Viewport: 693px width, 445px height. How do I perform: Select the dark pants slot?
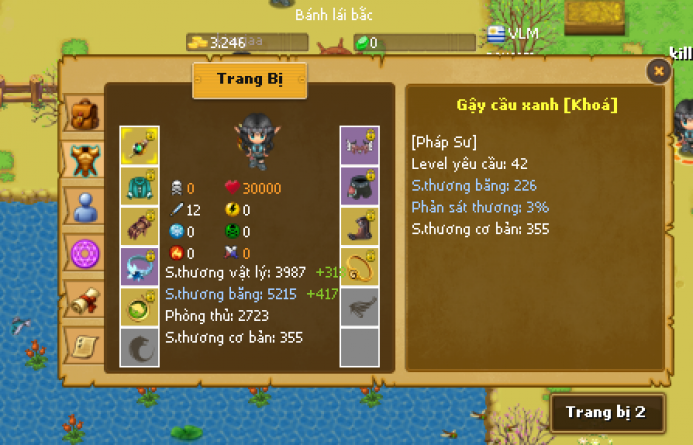(359, 186)
